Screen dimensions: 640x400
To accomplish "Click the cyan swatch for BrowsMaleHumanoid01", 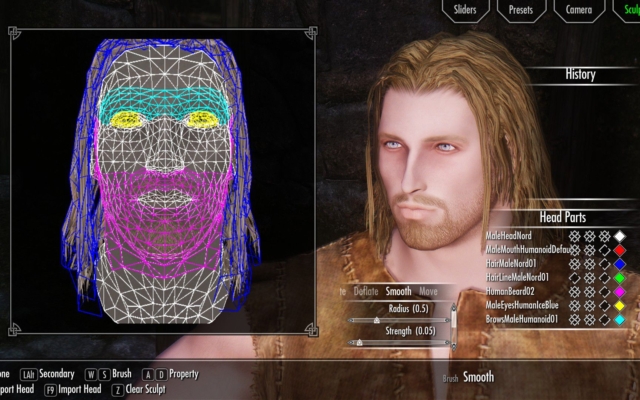I will (620, 319).
